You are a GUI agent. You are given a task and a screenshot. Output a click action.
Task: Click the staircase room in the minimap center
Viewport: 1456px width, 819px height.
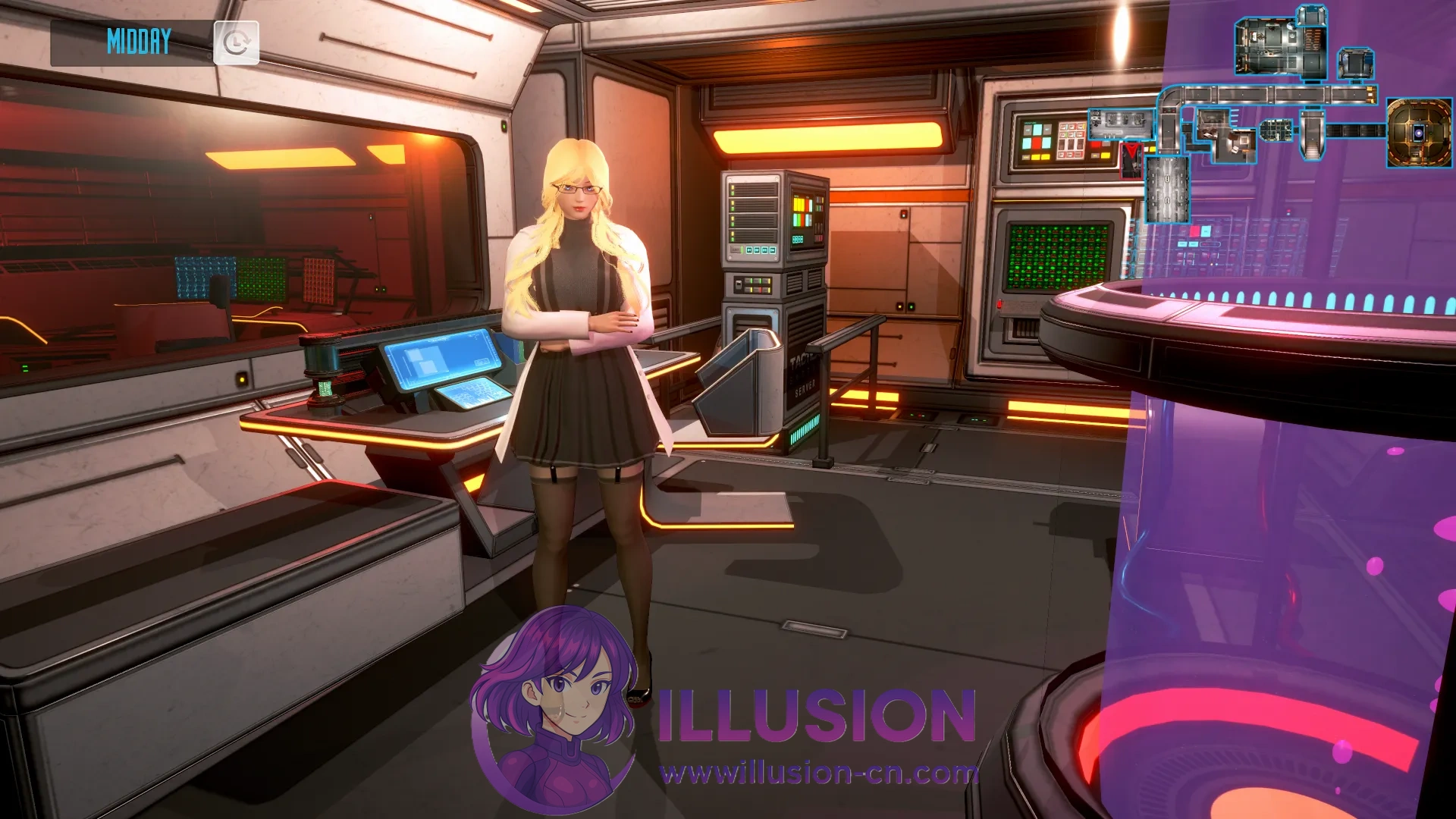point(1311,135)
